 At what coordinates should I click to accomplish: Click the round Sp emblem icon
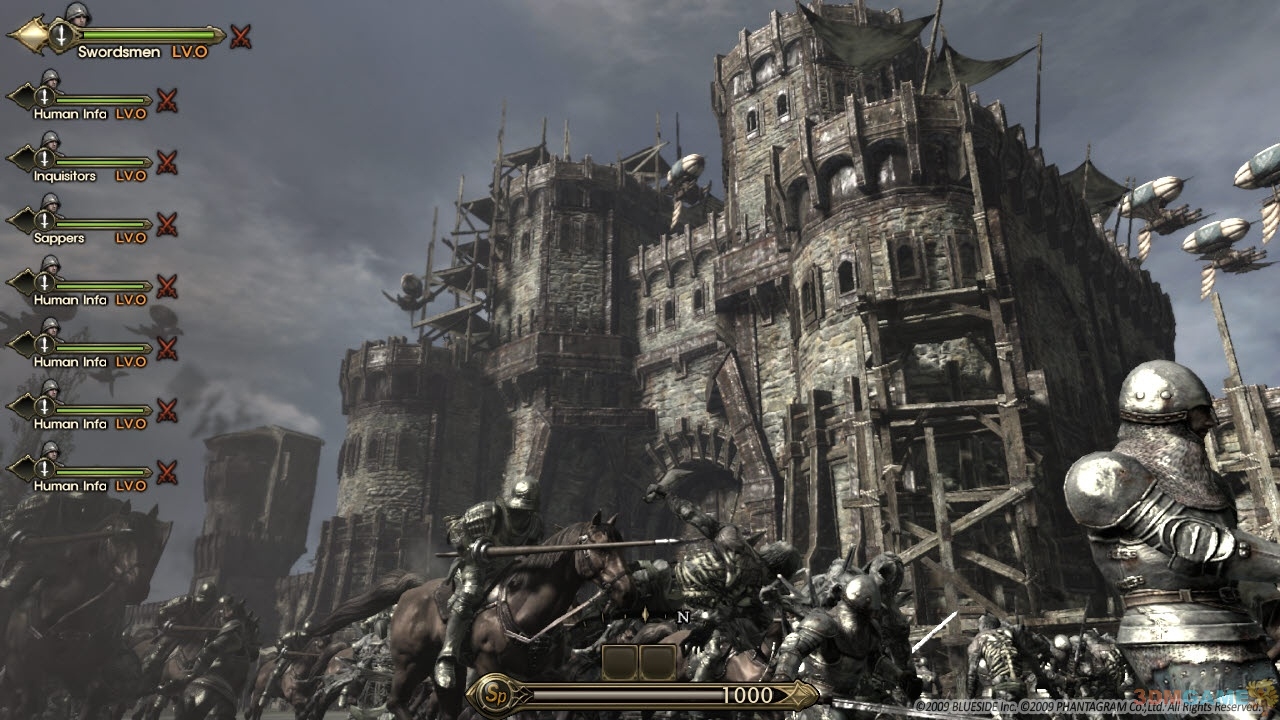[x=490, y=694]
